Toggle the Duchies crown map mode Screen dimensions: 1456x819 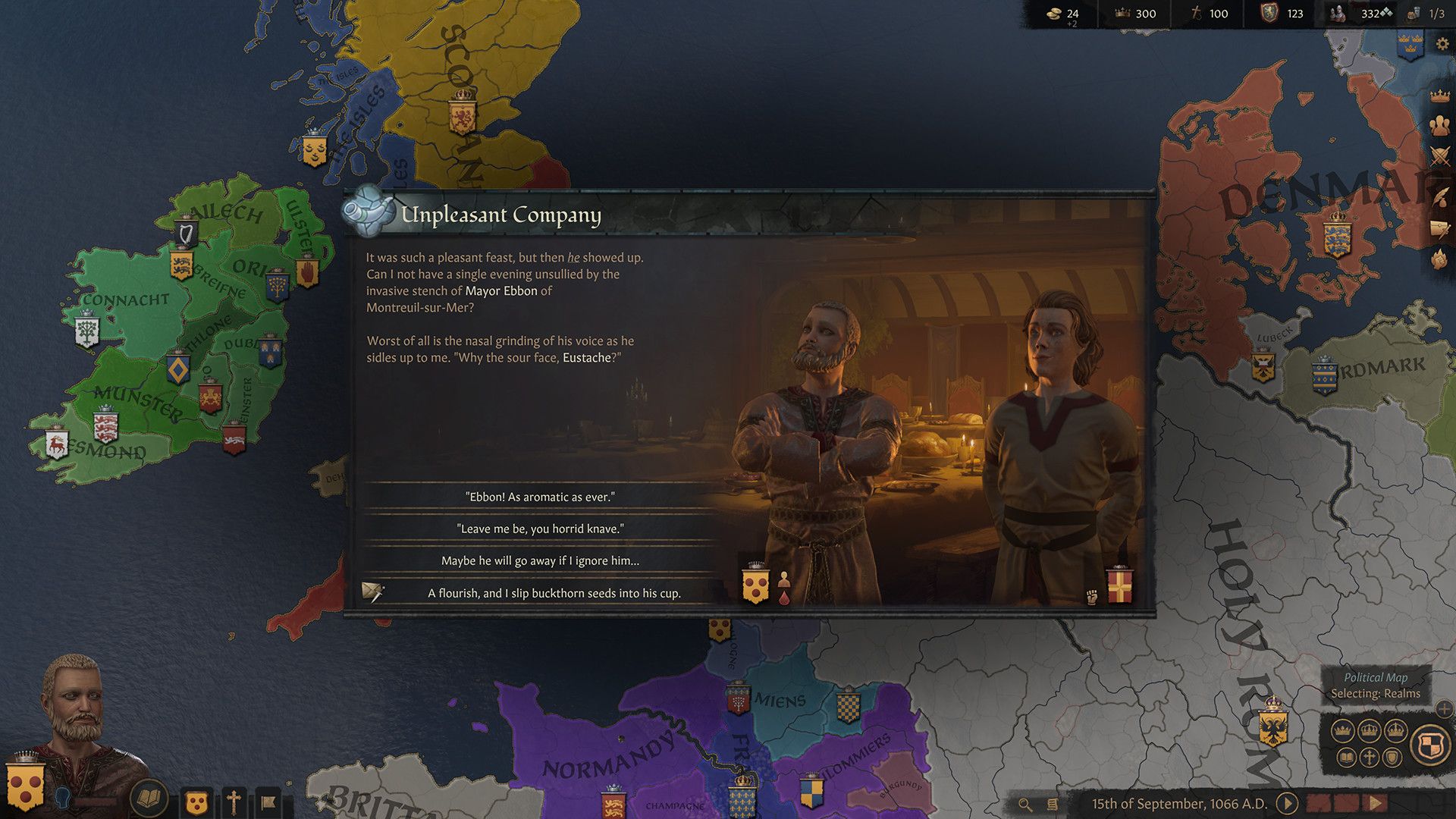coord(1342,730)
